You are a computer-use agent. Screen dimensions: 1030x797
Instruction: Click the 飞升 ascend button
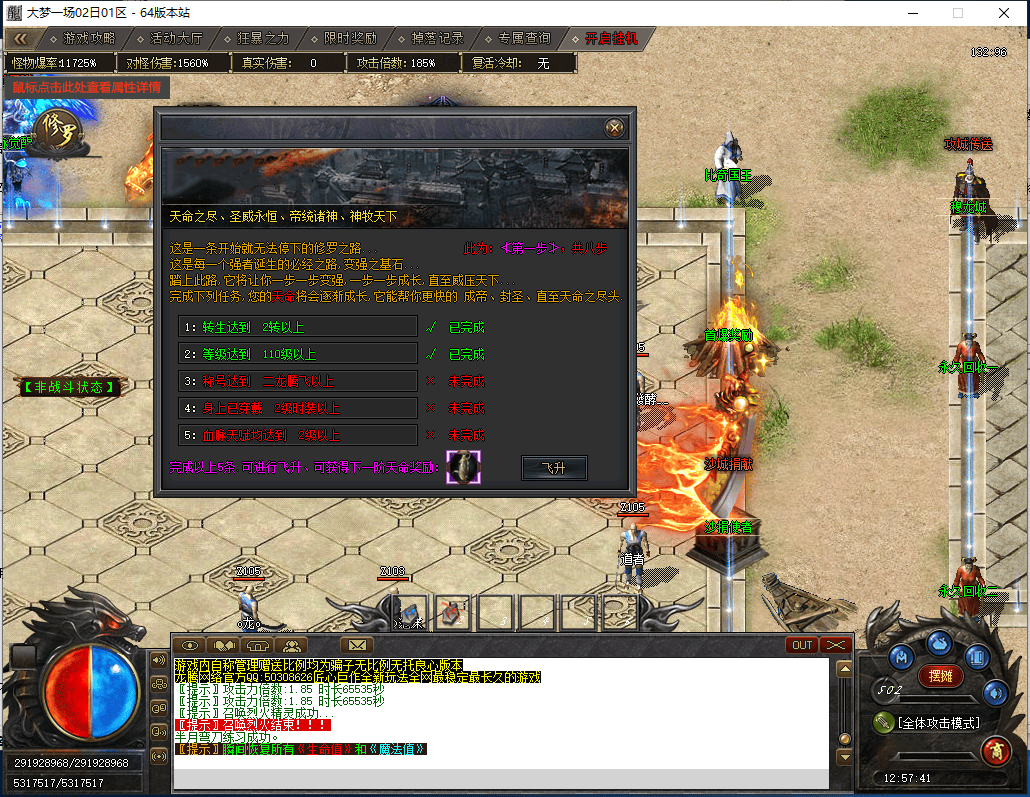point(554,468)
